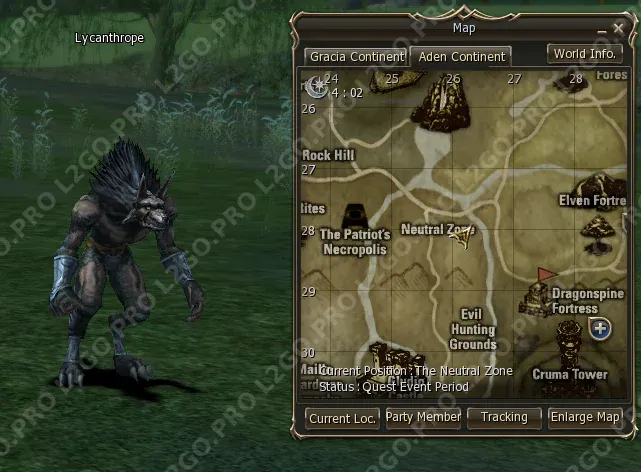Activate the Tracking button
This screenshot has width=641, height=472.
point(504,417)
